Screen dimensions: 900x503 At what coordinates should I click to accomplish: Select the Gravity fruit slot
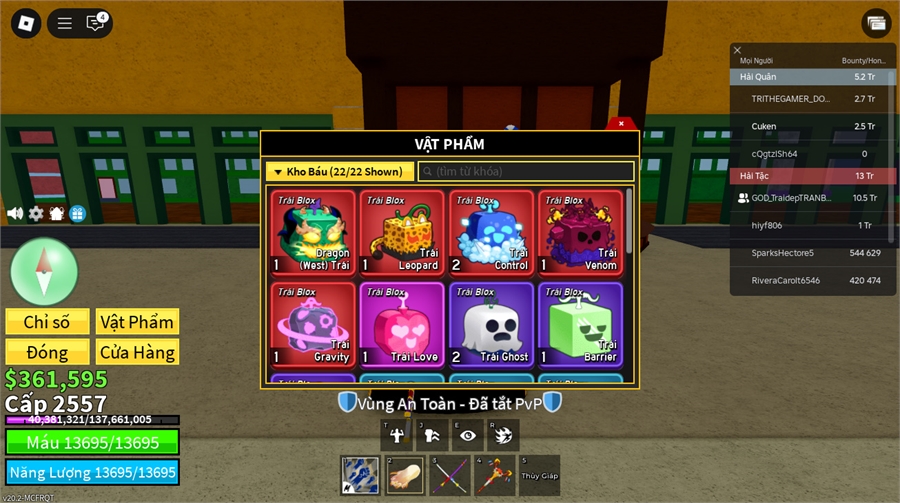(313, 325)
